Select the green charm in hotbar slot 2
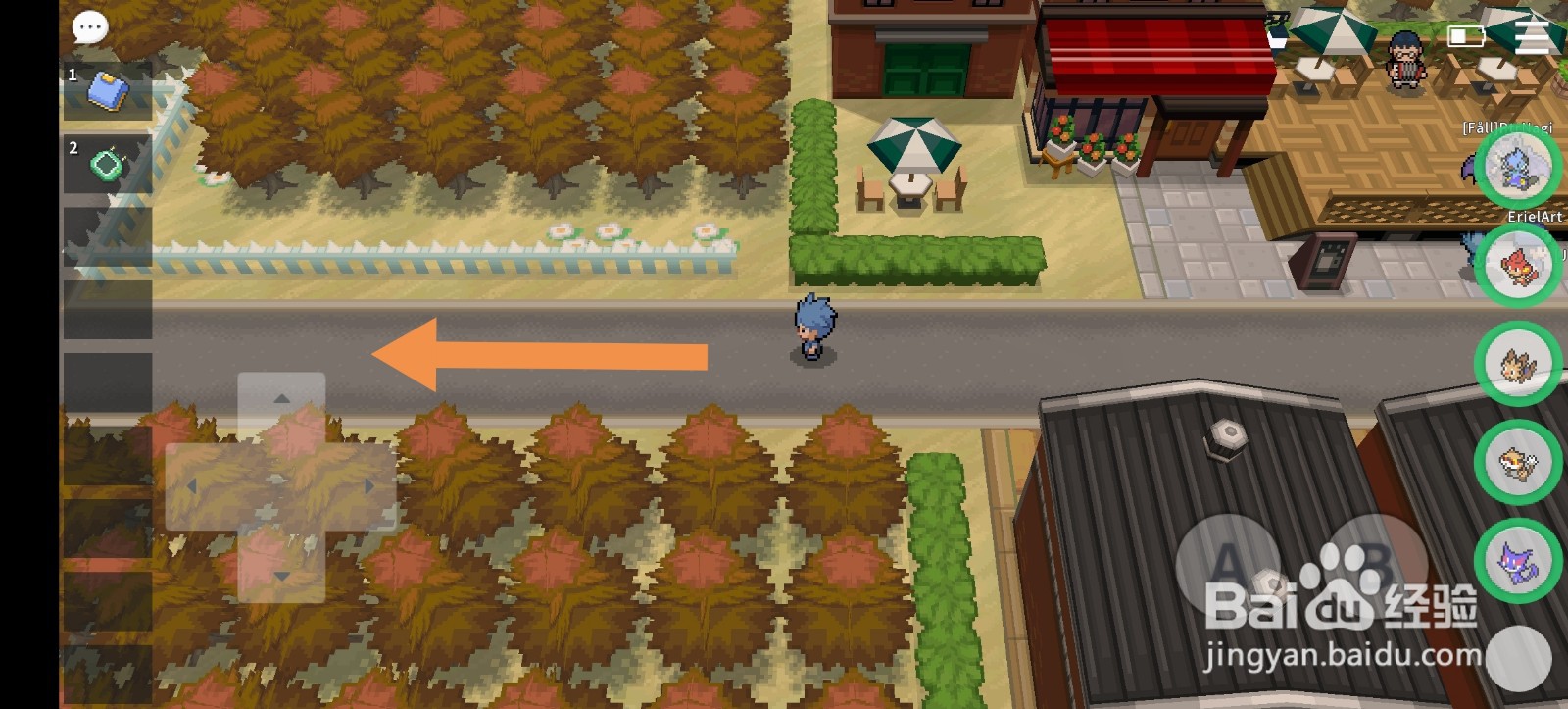Image resolution: width=1568 pixels, height=709 pixels. pyautogui.click(x=108, y=162)
